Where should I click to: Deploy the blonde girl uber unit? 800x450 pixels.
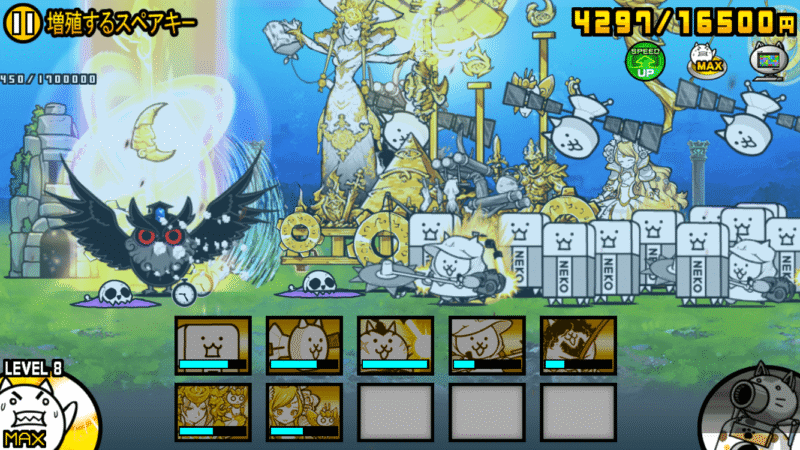pos(304,412)
